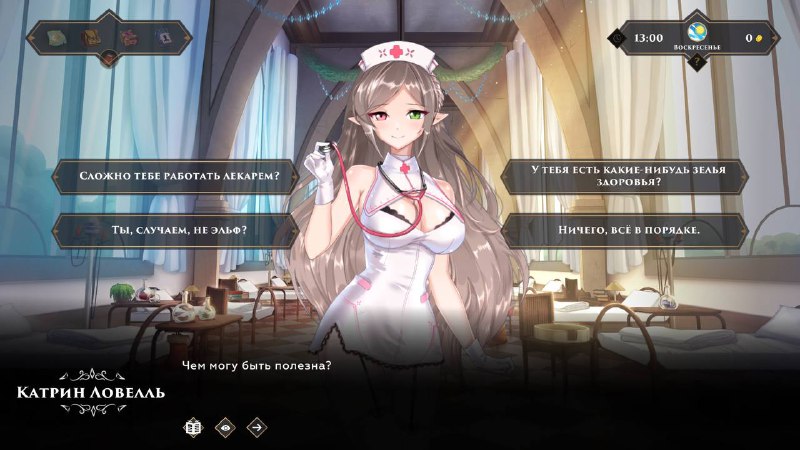The width and height of the screenshot is (800, 450).
Task: Open the purple keyhole book icon
Action: (x=162, y=38)
